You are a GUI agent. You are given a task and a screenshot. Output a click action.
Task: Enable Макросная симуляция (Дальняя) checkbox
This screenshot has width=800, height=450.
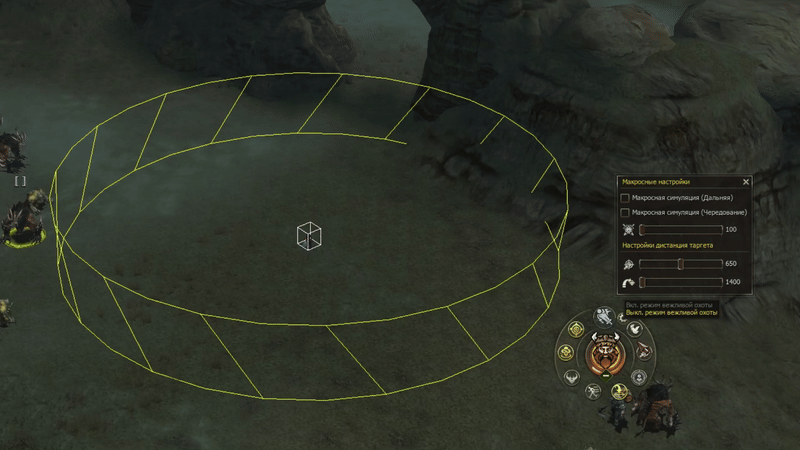point(626,198)
